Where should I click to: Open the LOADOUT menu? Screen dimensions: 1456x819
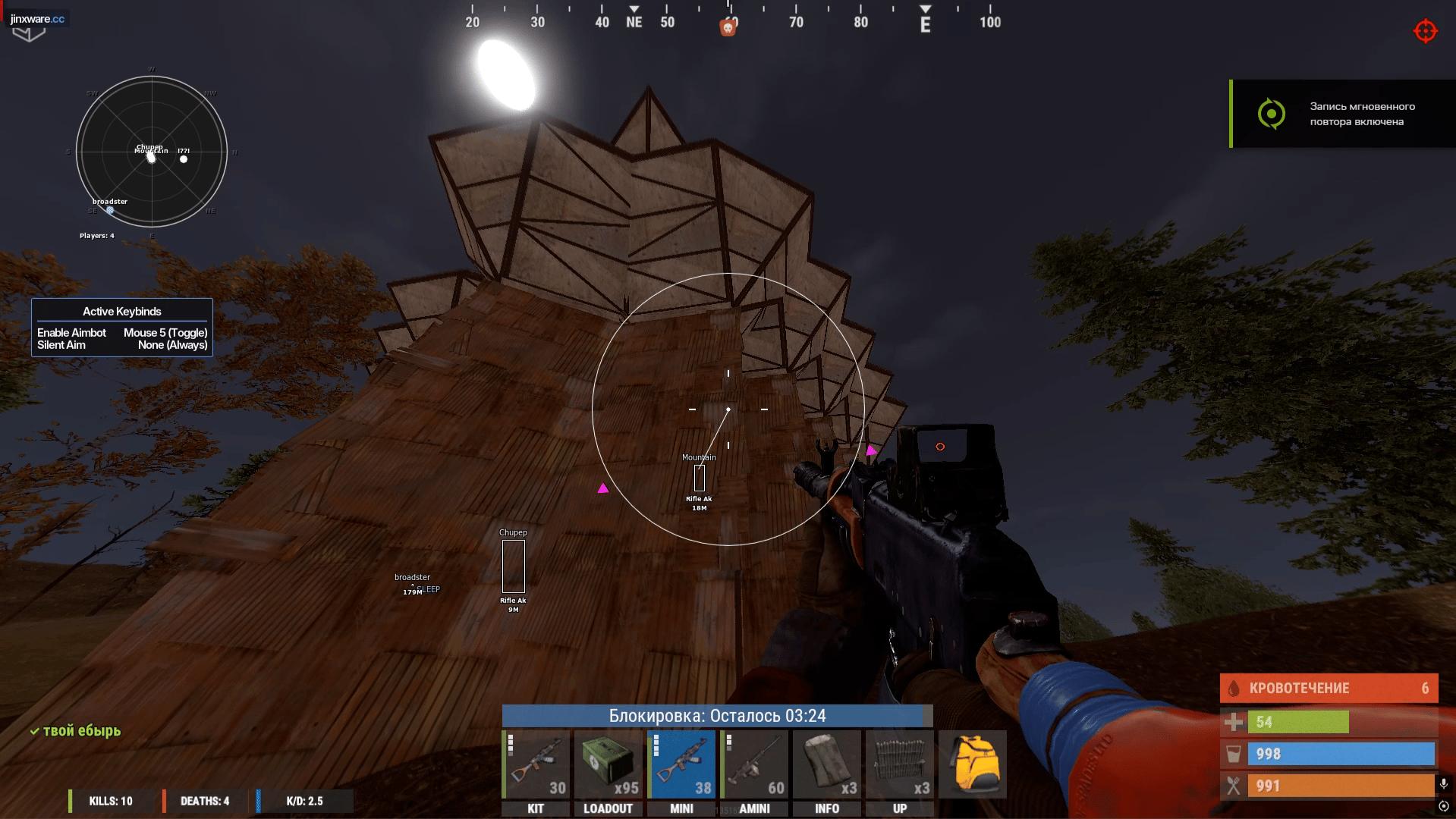(x=608, y=808)
